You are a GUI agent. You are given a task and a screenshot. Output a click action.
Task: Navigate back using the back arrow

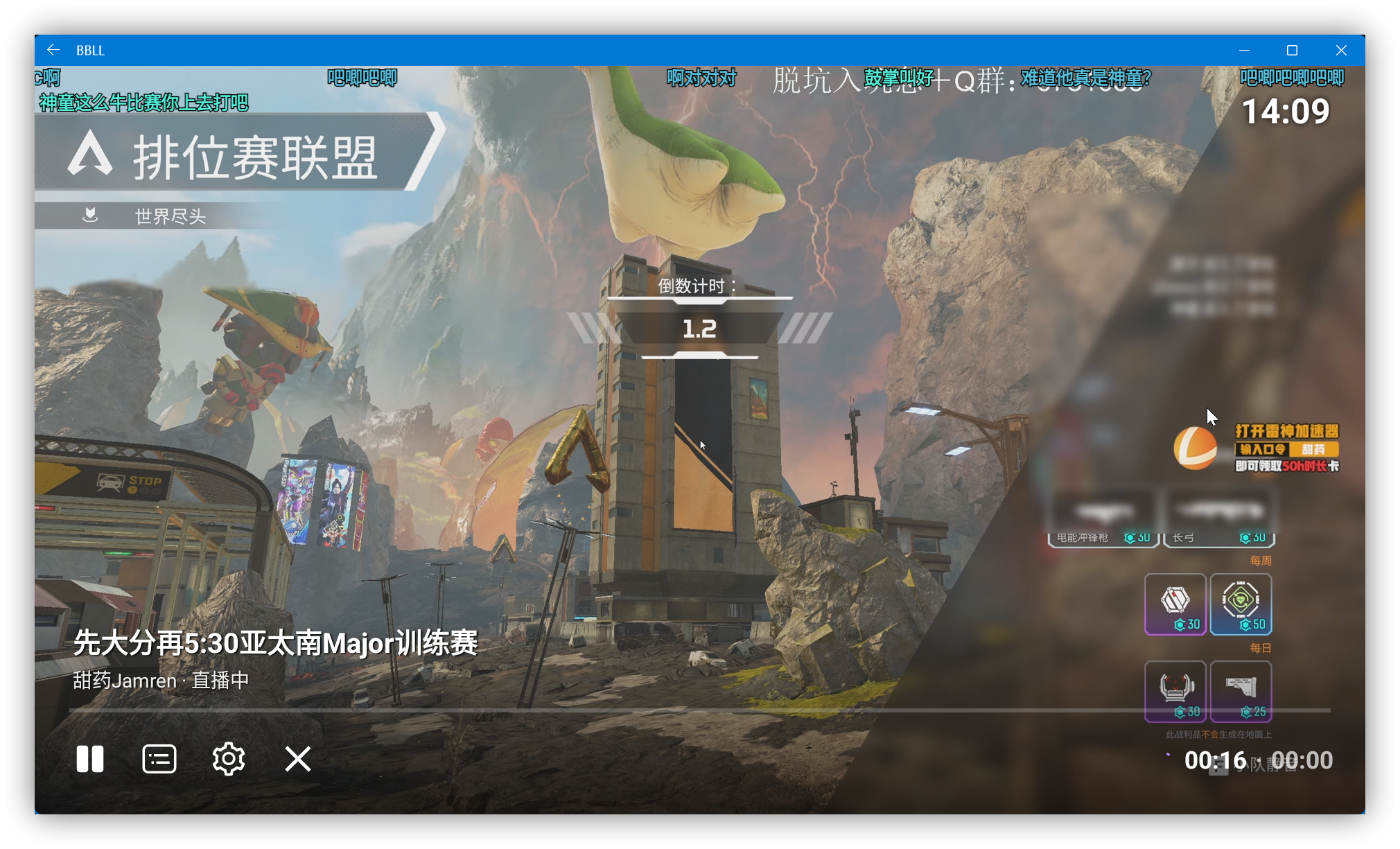tap(53, 49)
